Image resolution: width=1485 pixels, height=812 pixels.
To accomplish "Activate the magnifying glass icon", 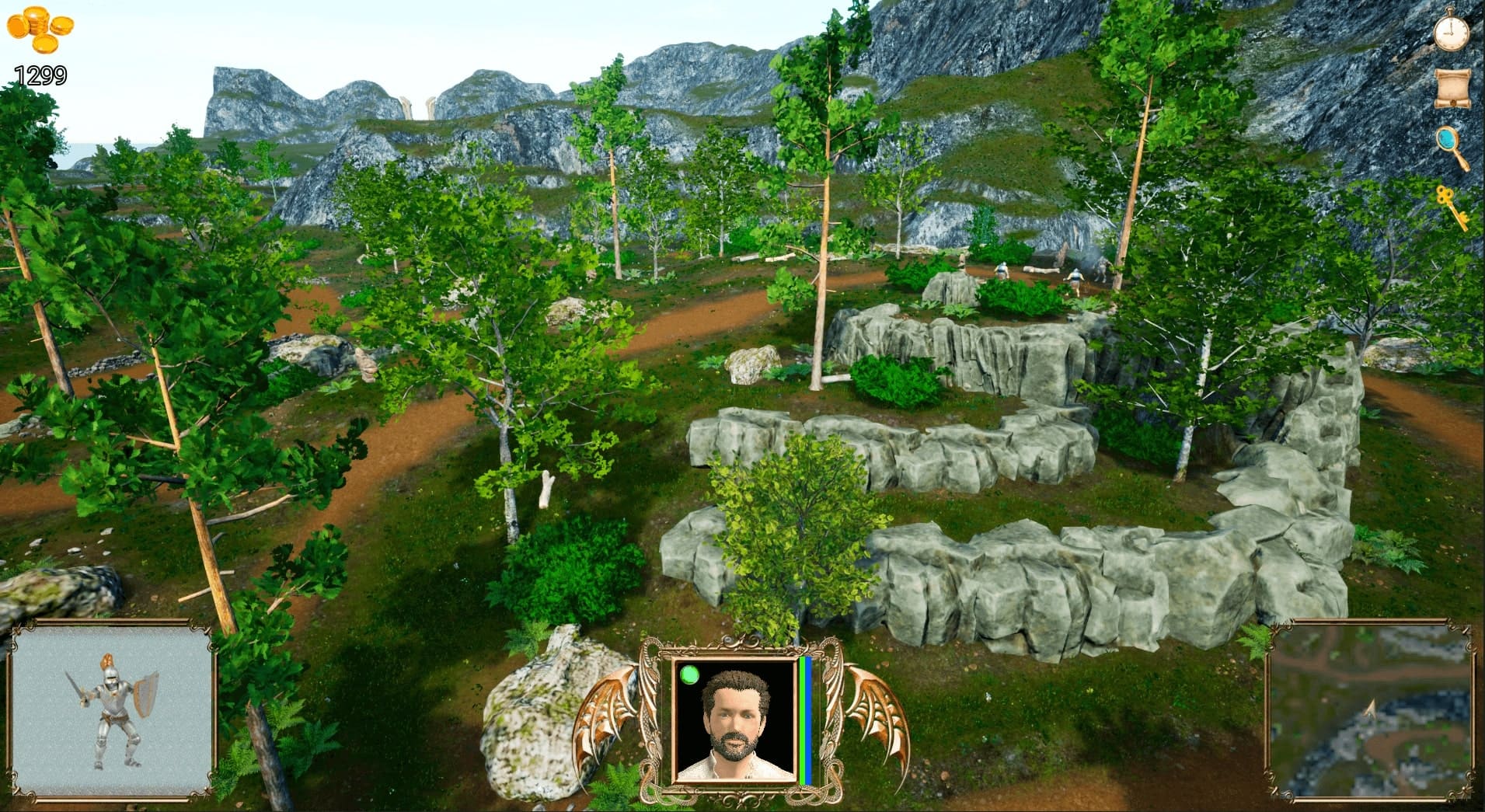I will pyautogui.click(x=1452, y=146).
